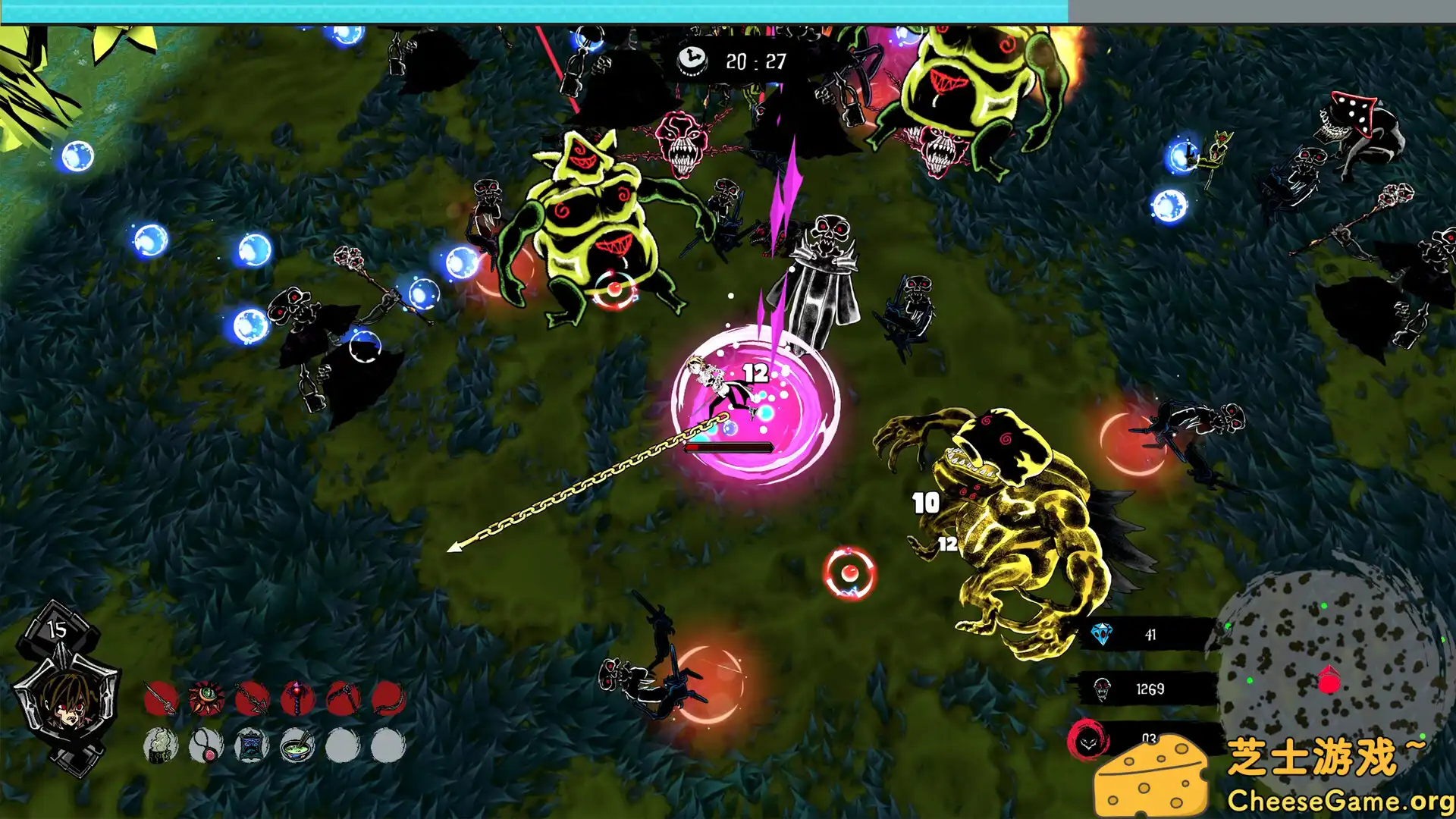1456x819 pixels.
Task: Pick the nunchaku flail weapon icon
Action: click(343, 698)
